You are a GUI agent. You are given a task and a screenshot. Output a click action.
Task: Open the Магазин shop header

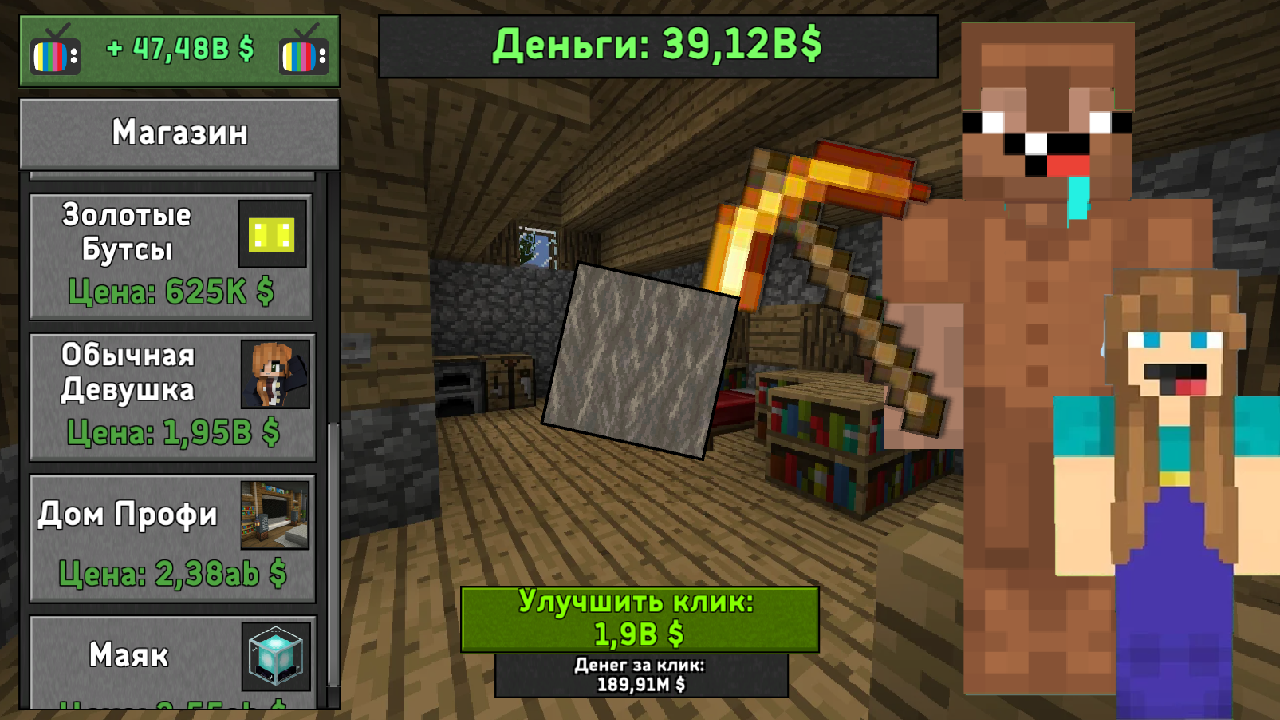[x=179, y=132]
